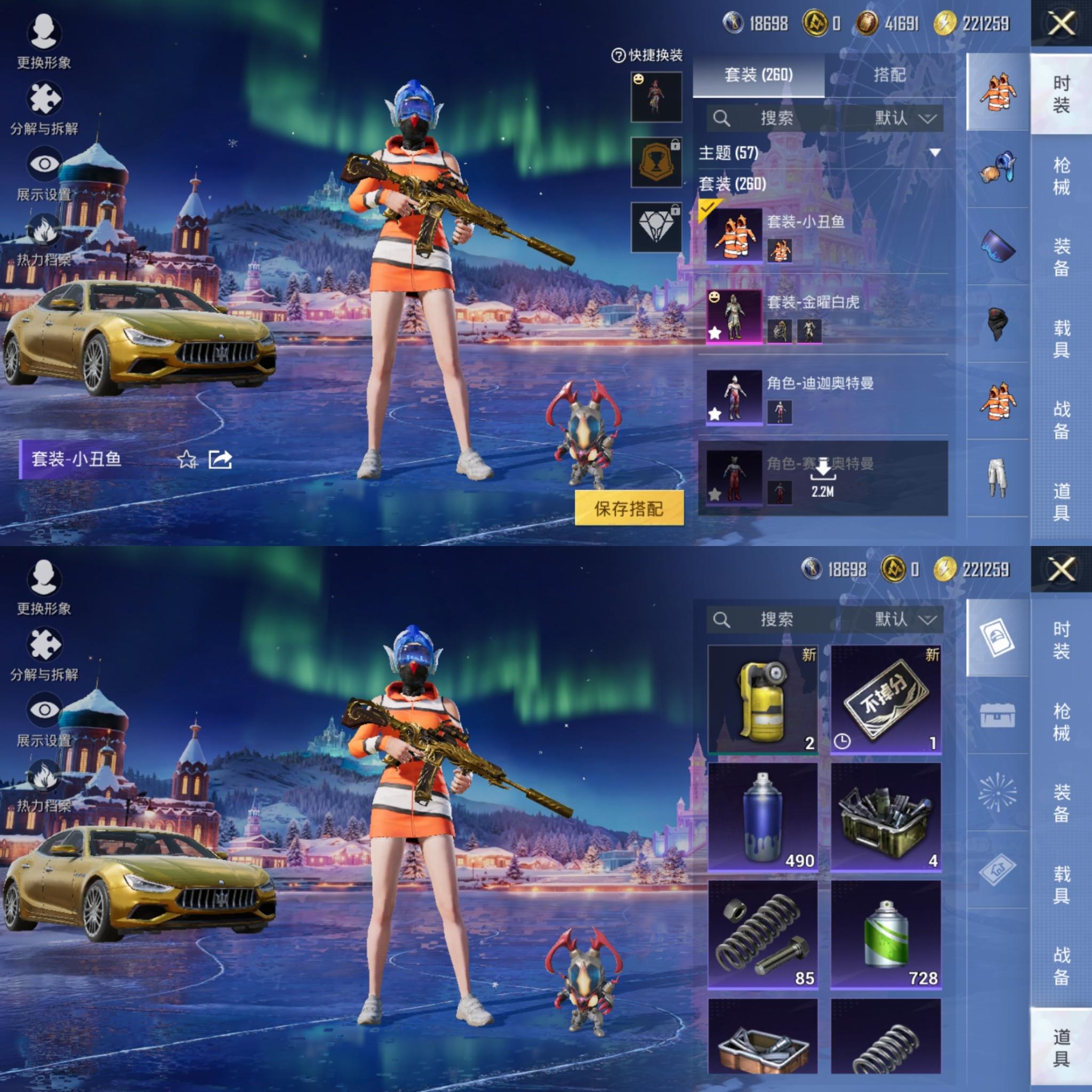Open the black face mask category
Screen dimensions: 1092x1092
(x=997, y=324)
